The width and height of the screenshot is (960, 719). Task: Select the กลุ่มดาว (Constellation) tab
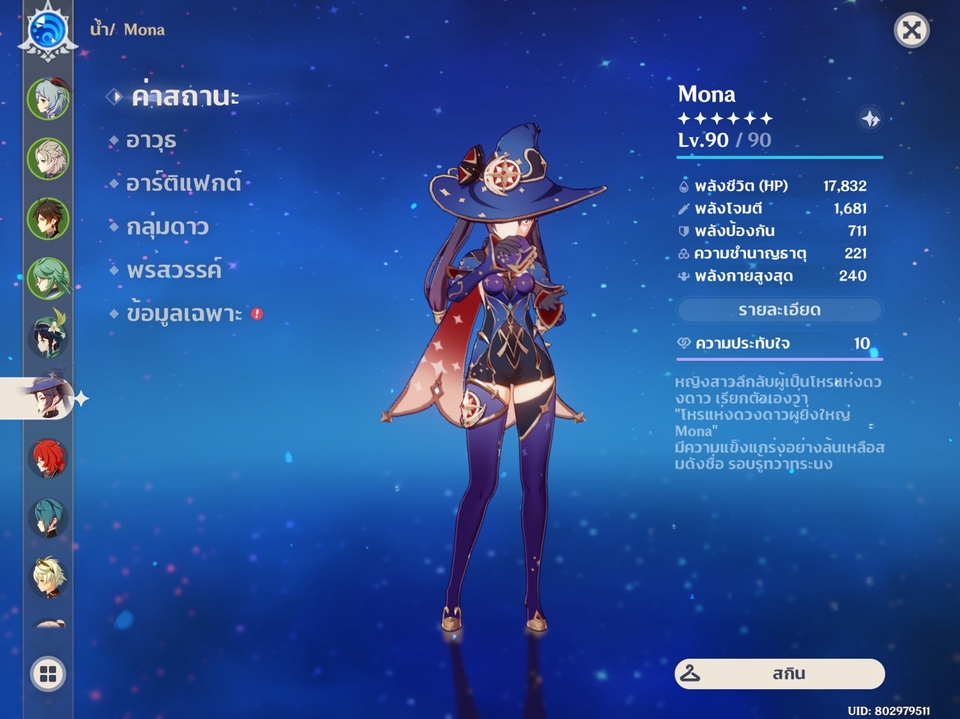pyautogui.click(x=167, y=227)
